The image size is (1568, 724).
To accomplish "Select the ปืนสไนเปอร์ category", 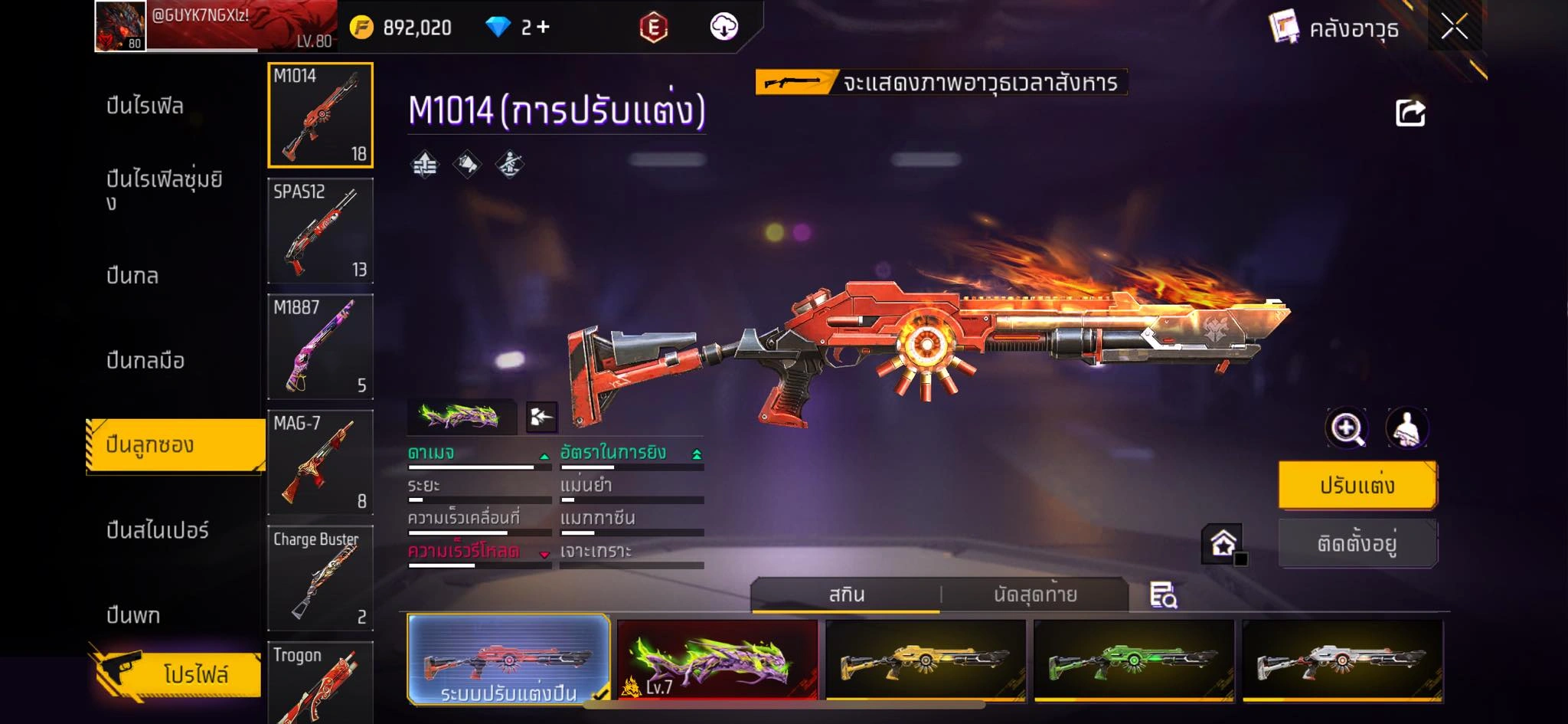I will pos(158,530).
